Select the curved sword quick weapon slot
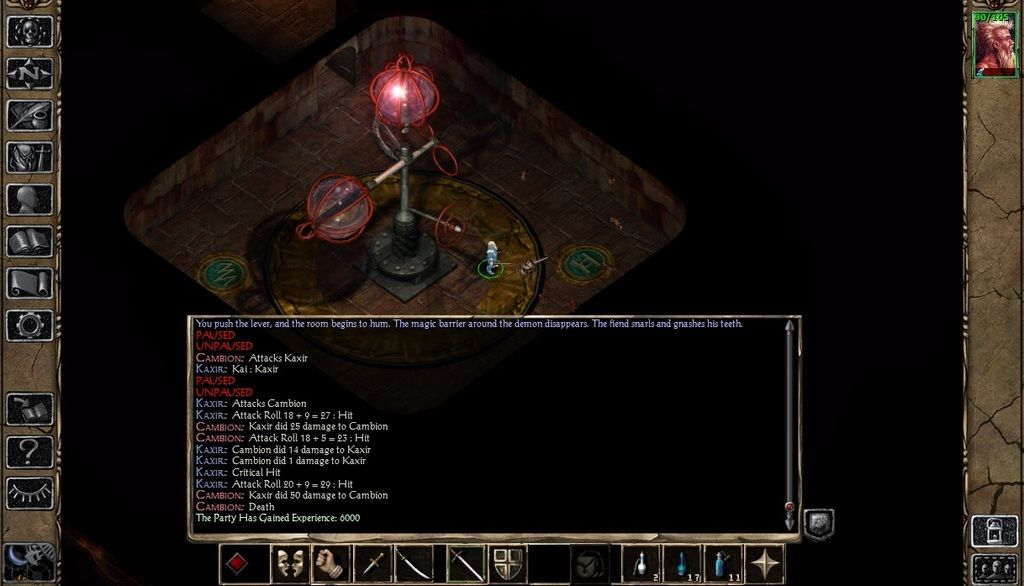 414,564
